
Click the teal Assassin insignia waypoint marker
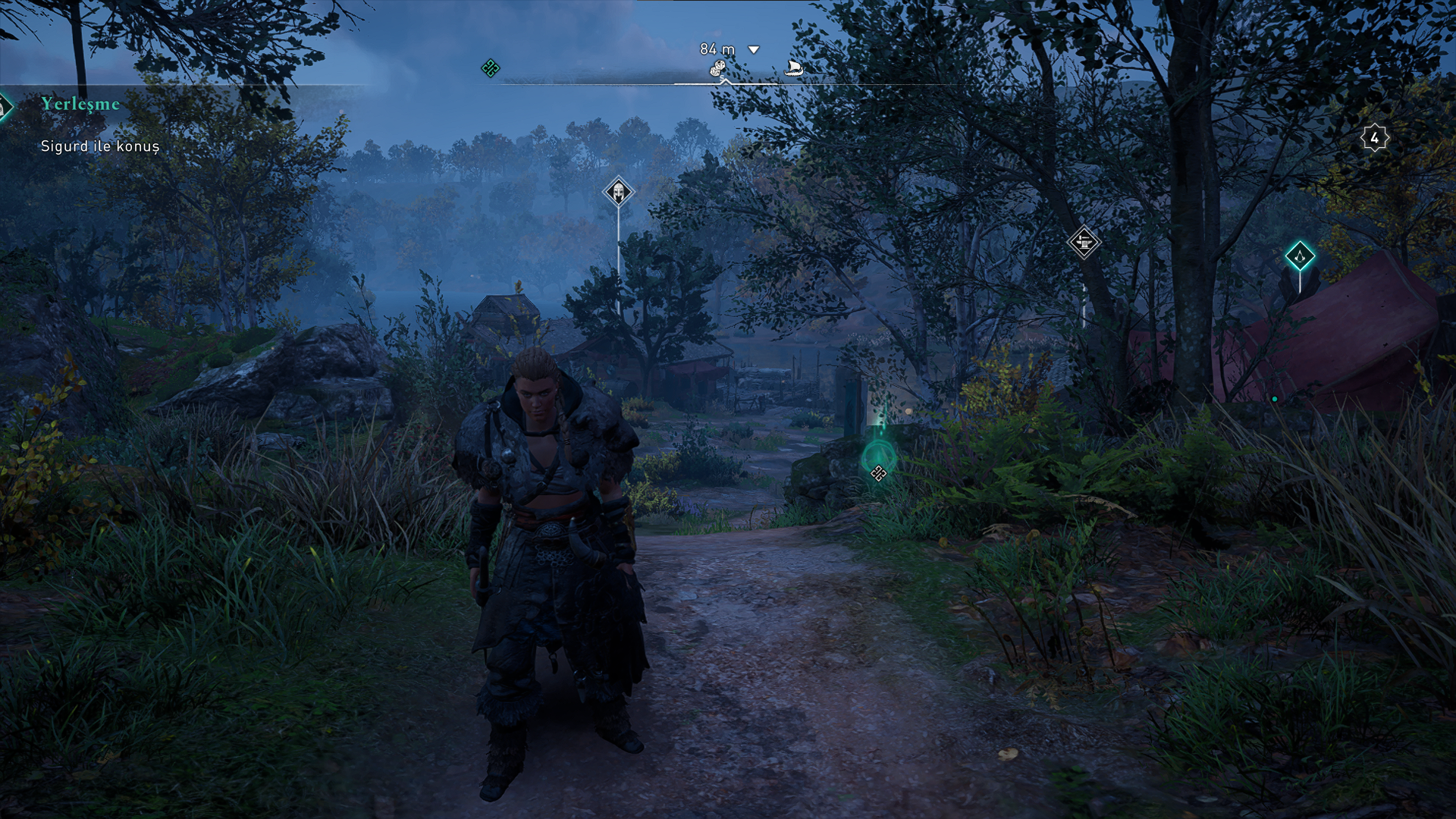(1300, 256)
